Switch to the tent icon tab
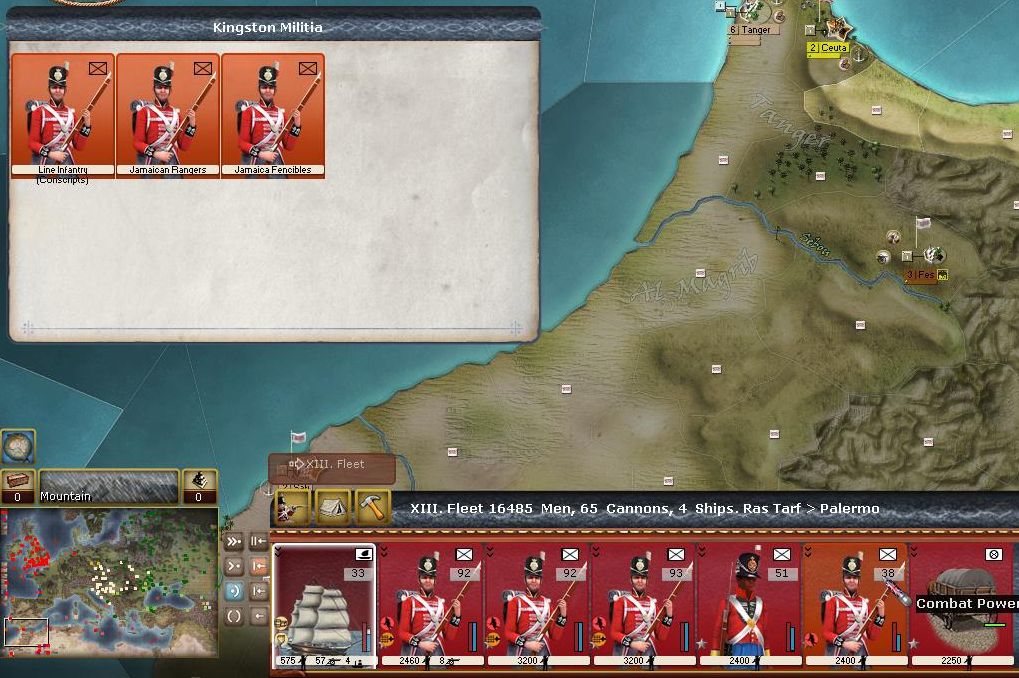Viewport: 1019px width, 678px height. point(332,508)
